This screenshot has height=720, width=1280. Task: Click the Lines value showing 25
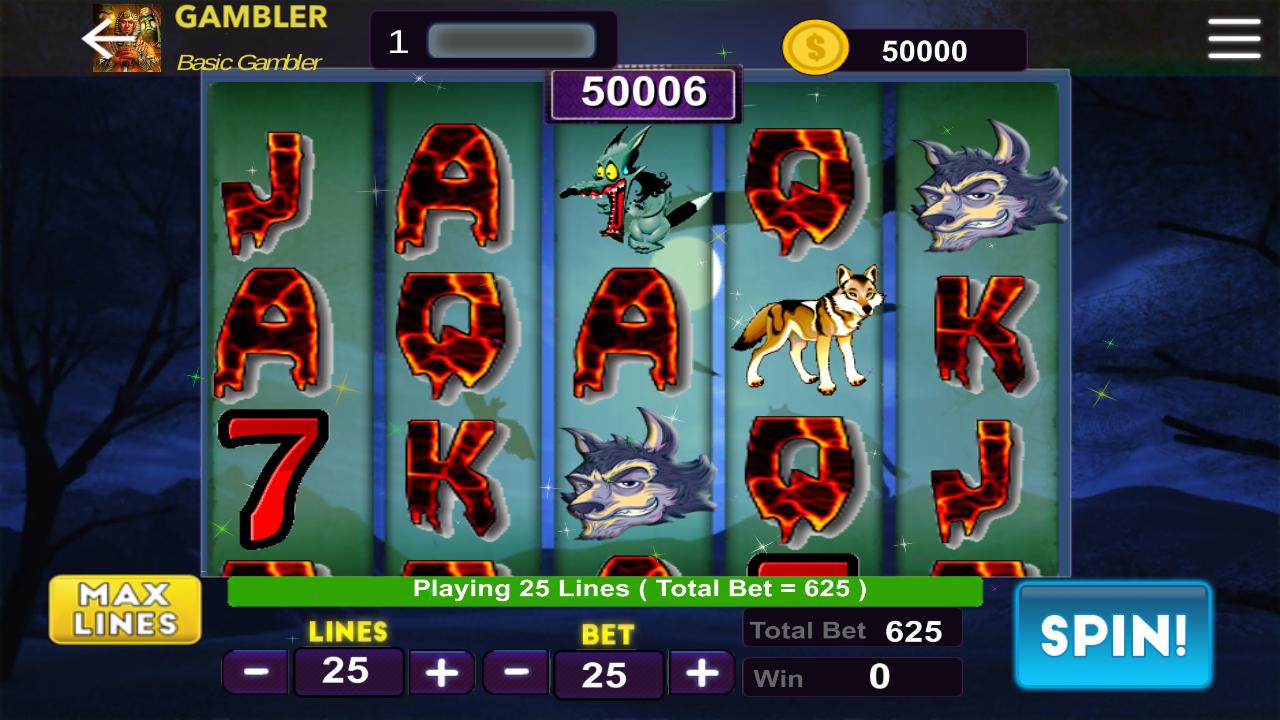348,671
